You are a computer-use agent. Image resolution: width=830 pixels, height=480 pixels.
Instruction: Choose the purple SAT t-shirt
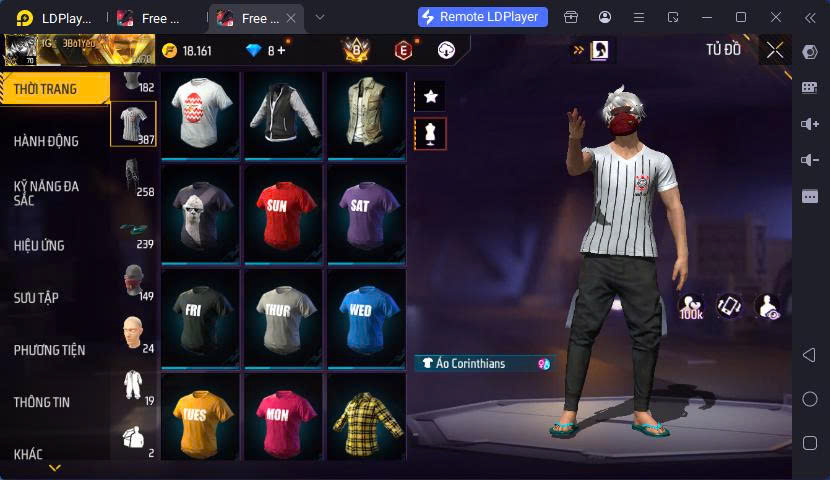tap(366, 209)
